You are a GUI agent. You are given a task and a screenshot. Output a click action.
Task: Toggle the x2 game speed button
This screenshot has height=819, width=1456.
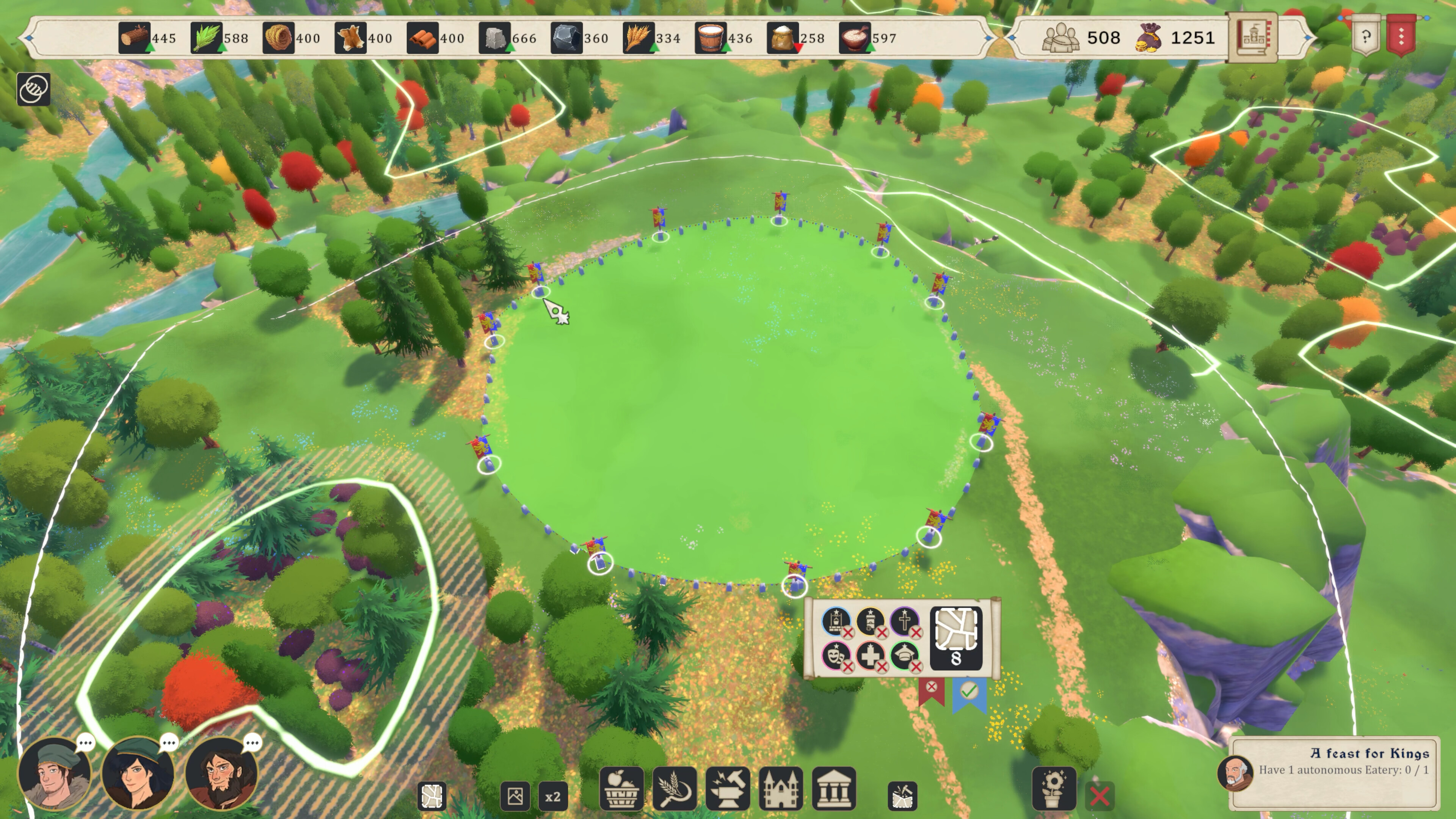pos(552,796)
